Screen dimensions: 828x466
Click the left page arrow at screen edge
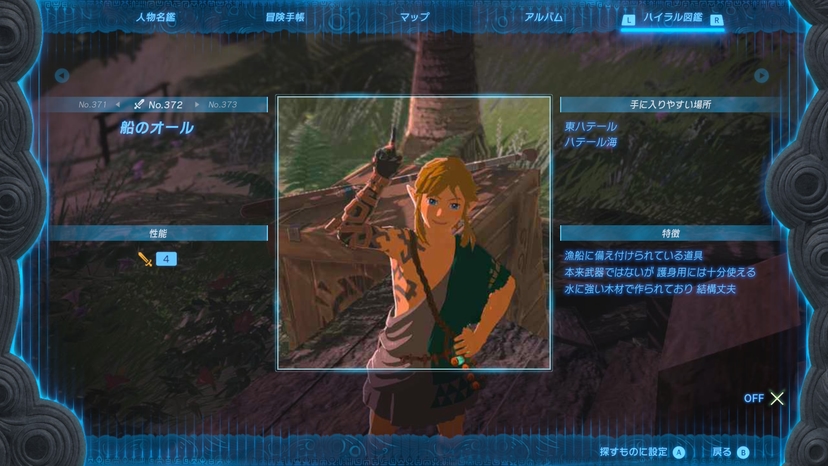pos(62,75)
